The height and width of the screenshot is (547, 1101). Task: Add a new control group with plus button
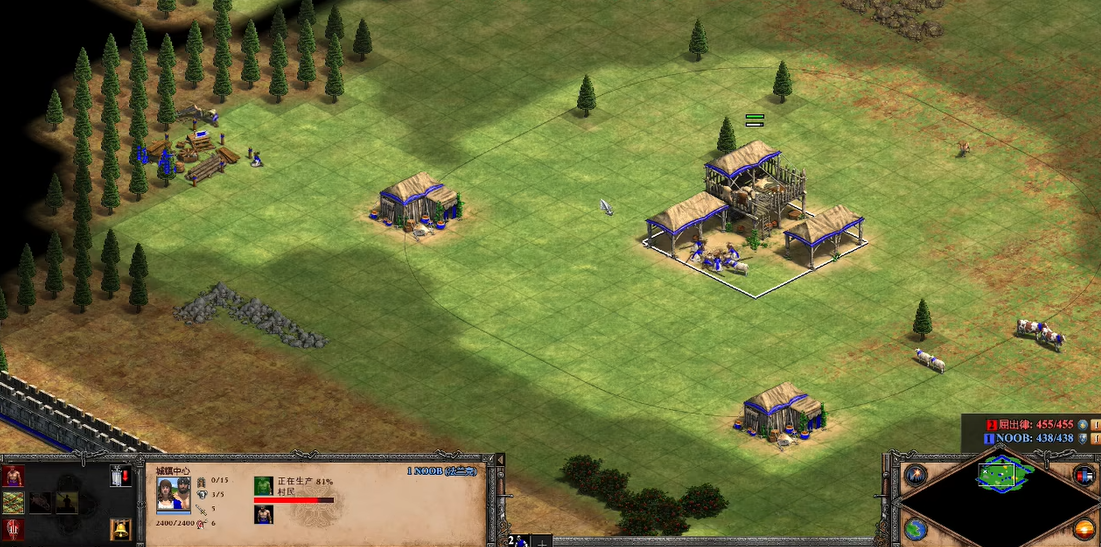[x=541, y=541]
